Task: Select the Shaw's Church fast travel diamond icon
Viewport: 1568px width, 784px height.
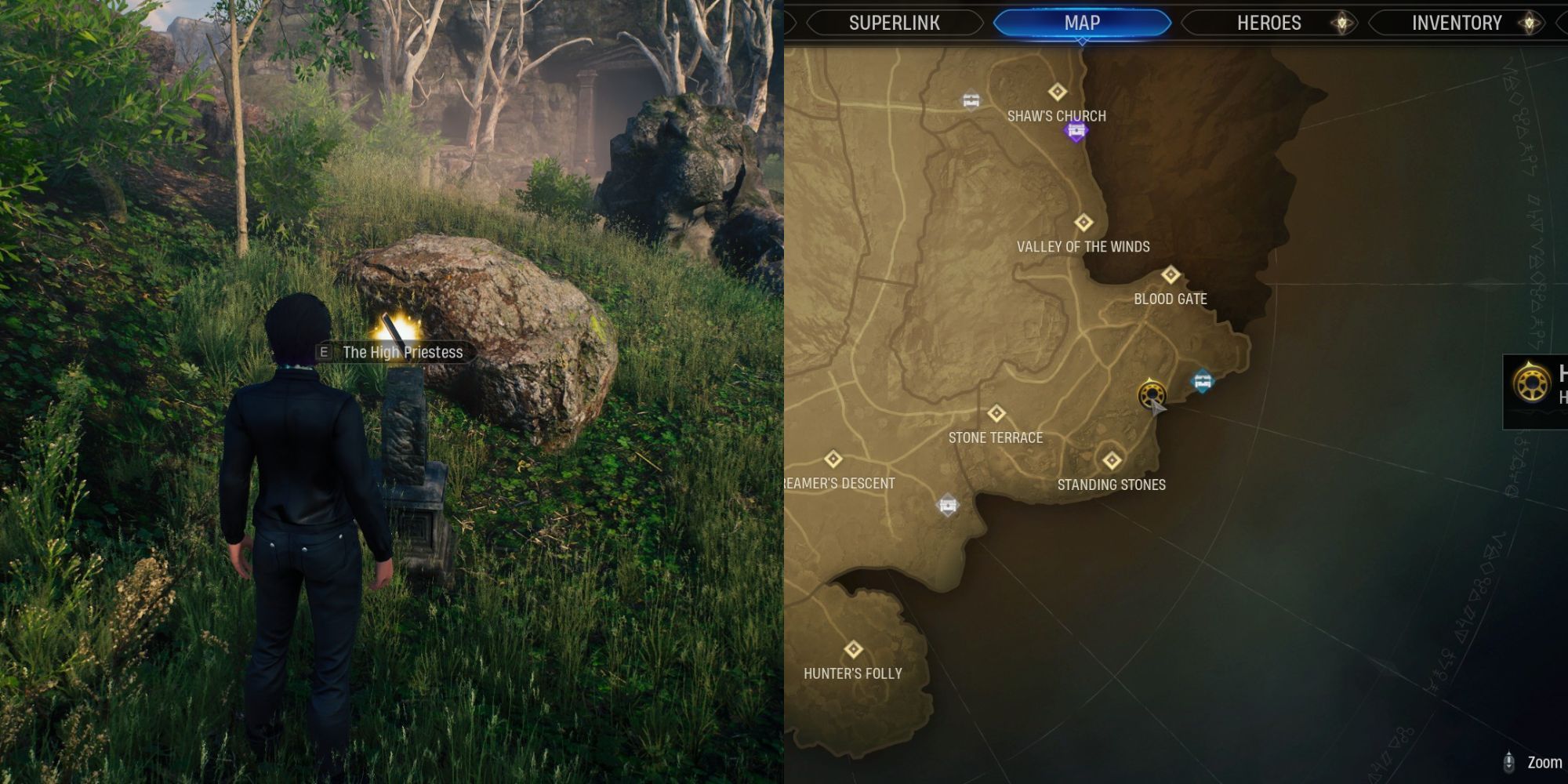Action: point(1058,90)
